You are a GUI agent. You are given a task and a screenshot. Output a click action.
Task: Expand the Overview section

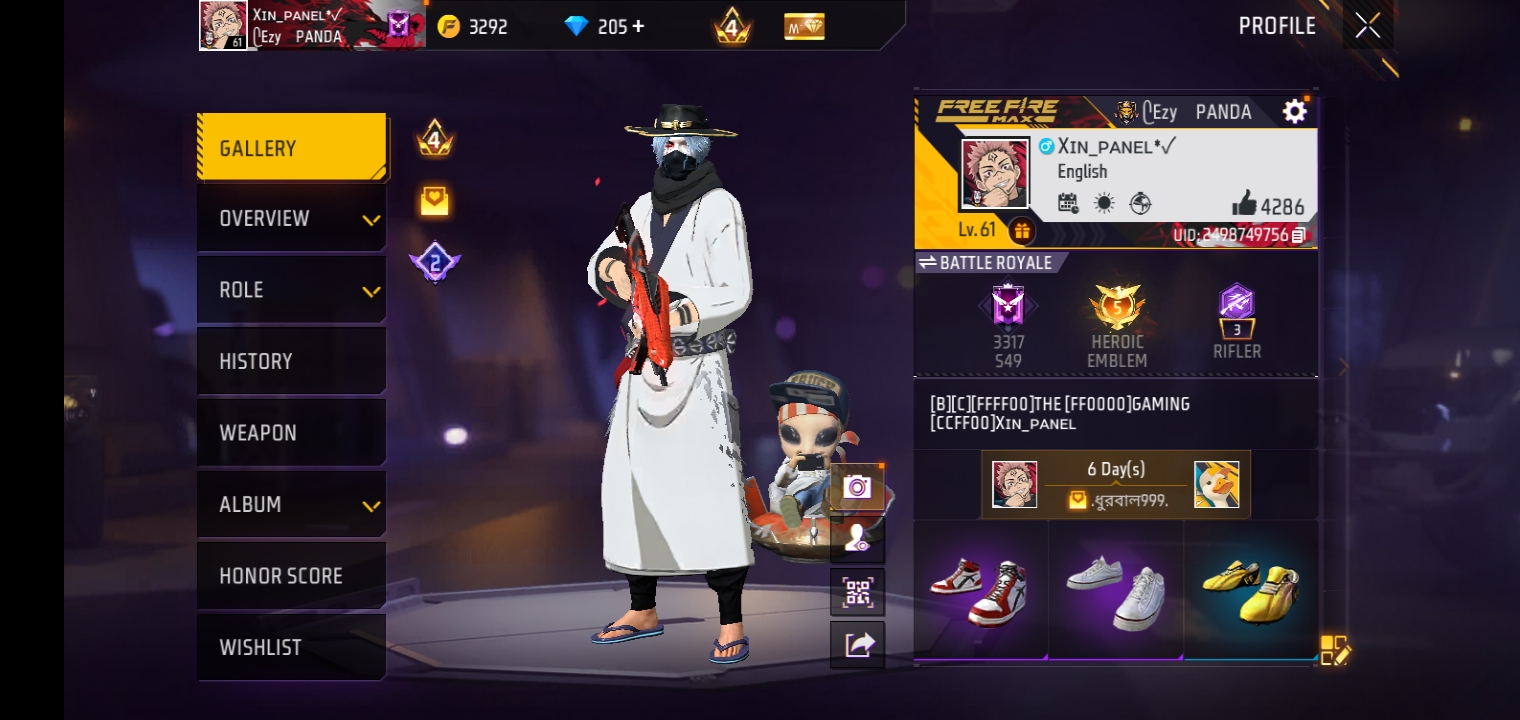point(291,219)
